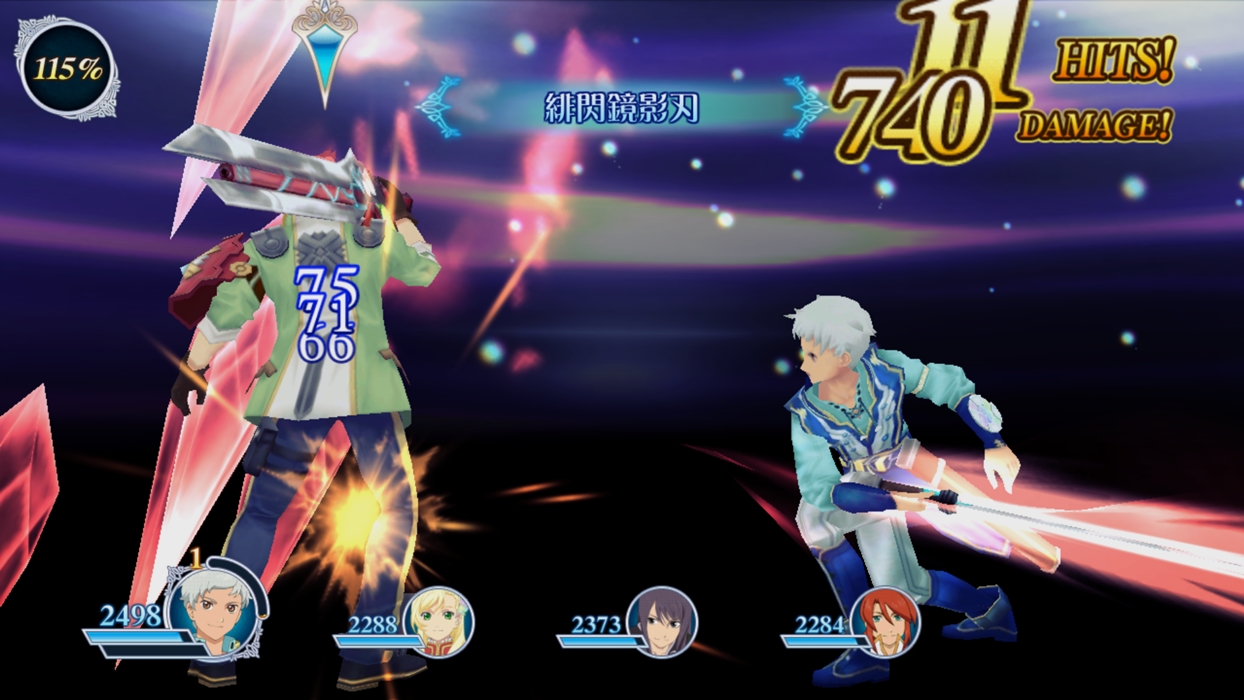Image resolution: width=1244 pixels, height=700 pixels.
Task: Click the blue crystal emblem
Action: 325,50
